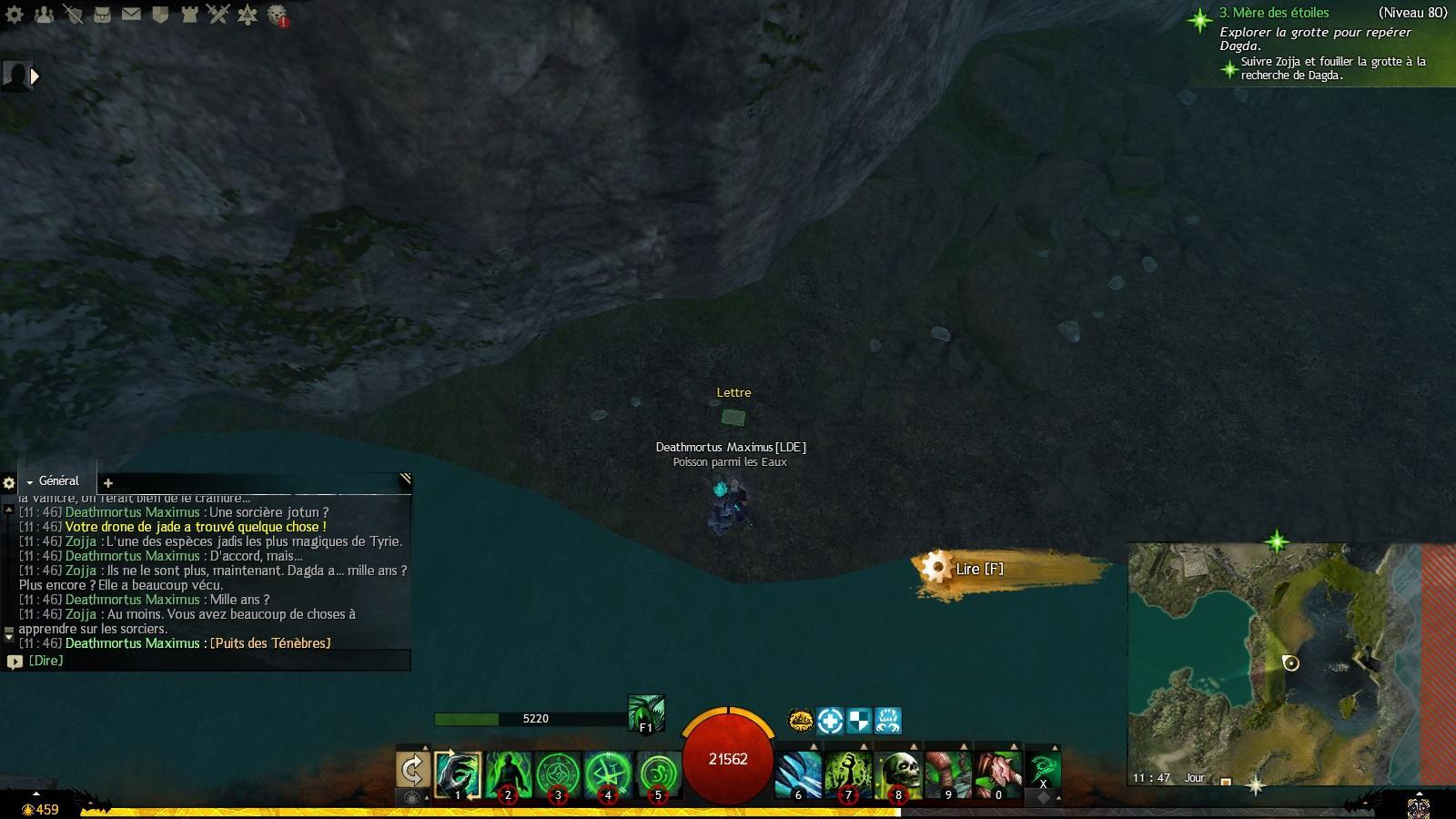Open the chat options gear
The image size is (1456, 819).
coord(9,483)
